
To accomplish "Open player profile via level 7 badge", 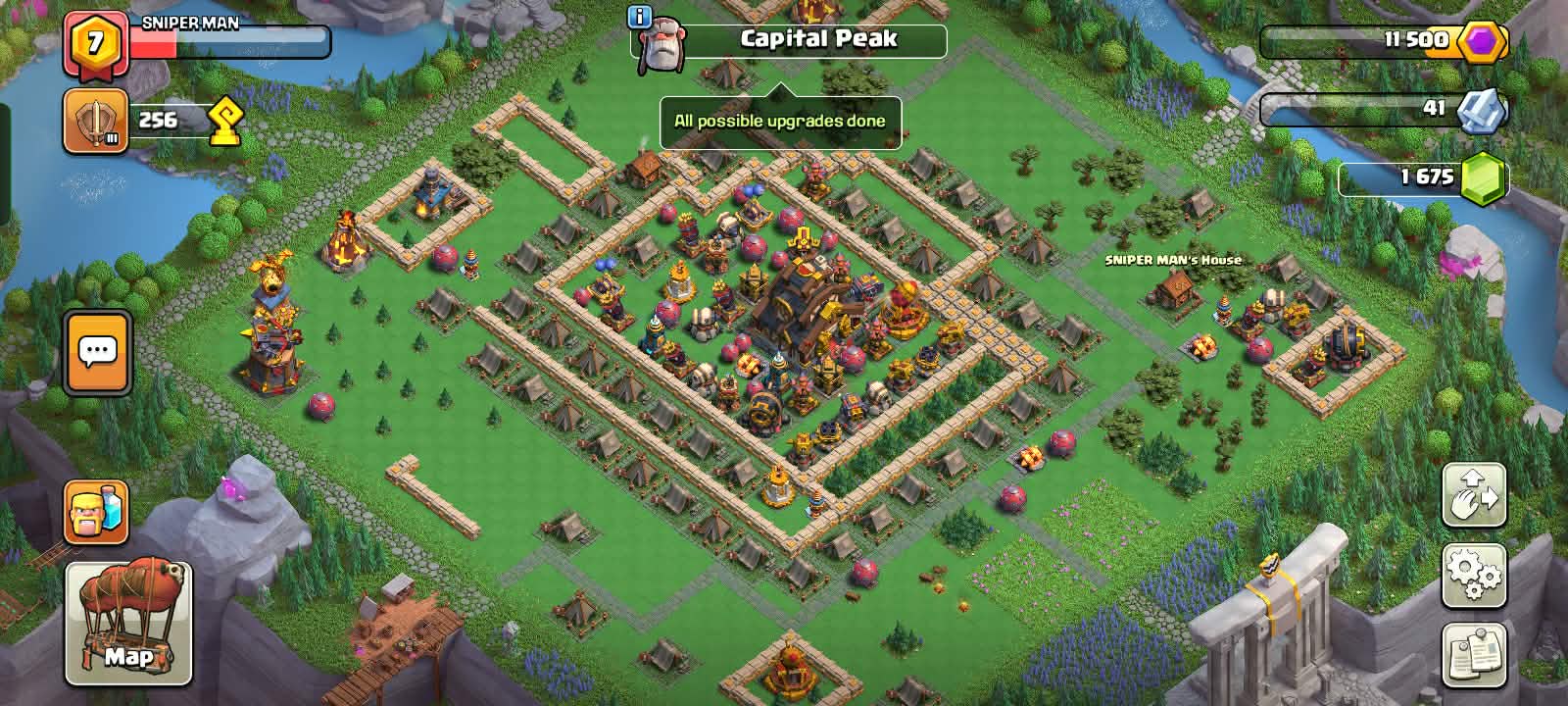I will (96, 43).
